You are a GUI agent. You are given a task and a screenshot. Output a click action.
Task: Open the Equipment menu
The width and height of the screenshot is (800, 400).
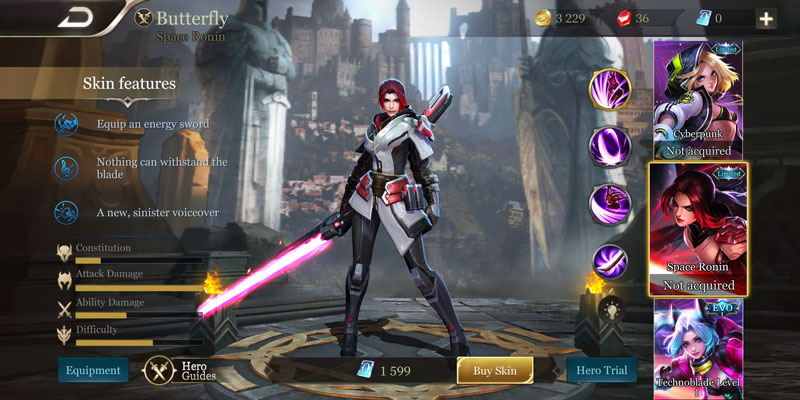(93, 370)
